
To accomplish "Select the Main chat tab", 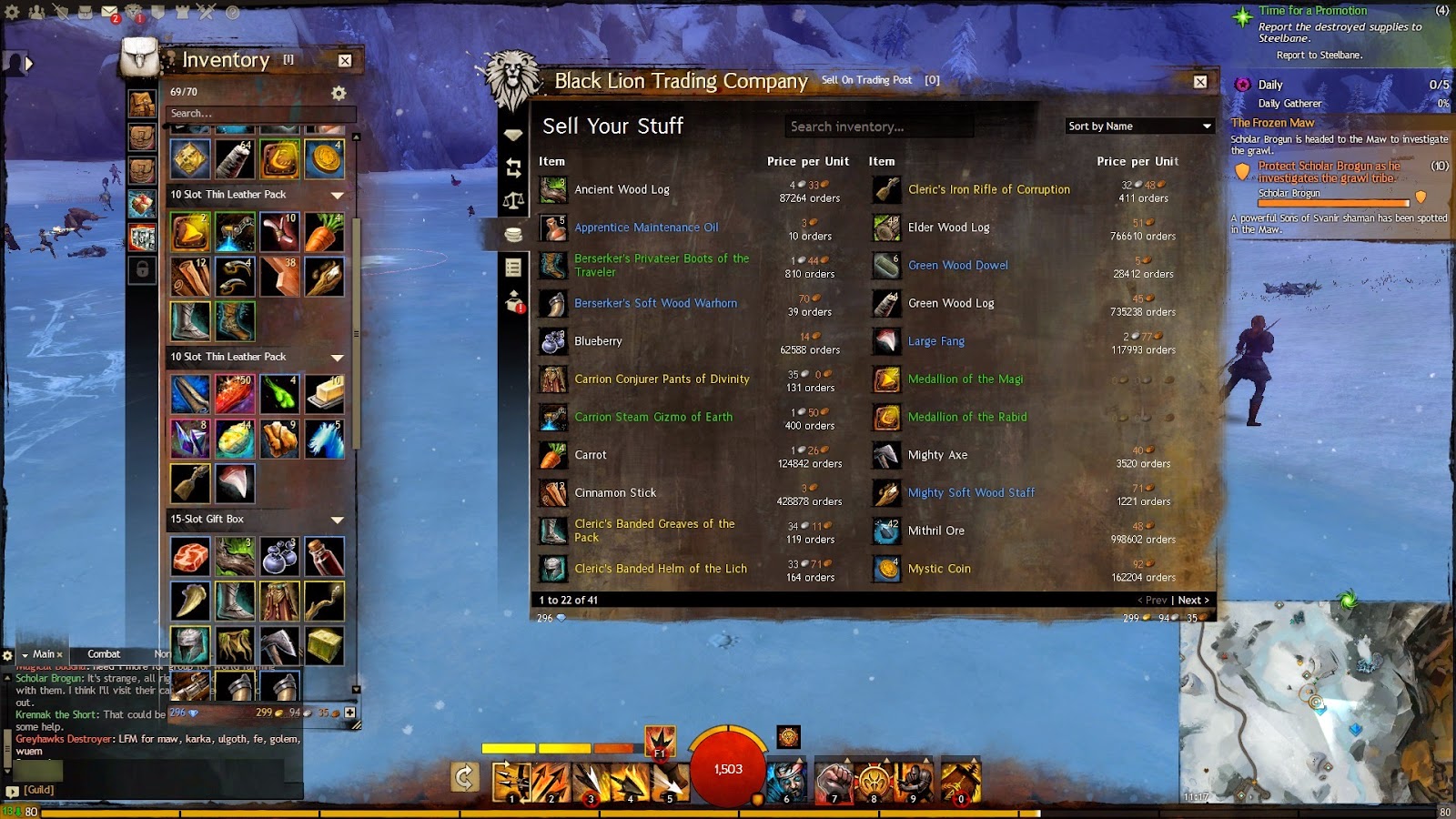I will pos(42,654).
